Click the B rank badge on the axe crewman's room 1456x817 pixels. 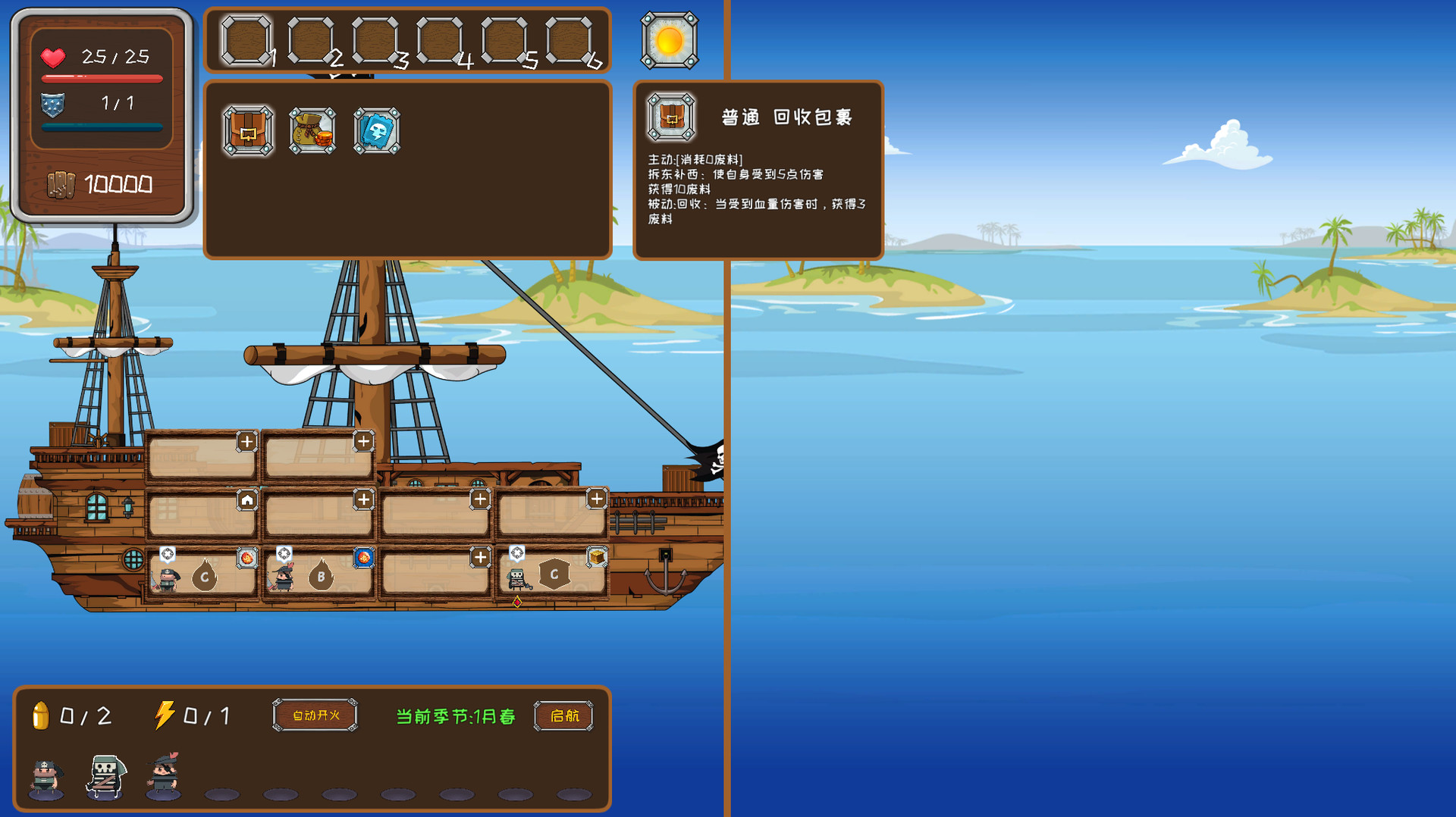(322, 576)
